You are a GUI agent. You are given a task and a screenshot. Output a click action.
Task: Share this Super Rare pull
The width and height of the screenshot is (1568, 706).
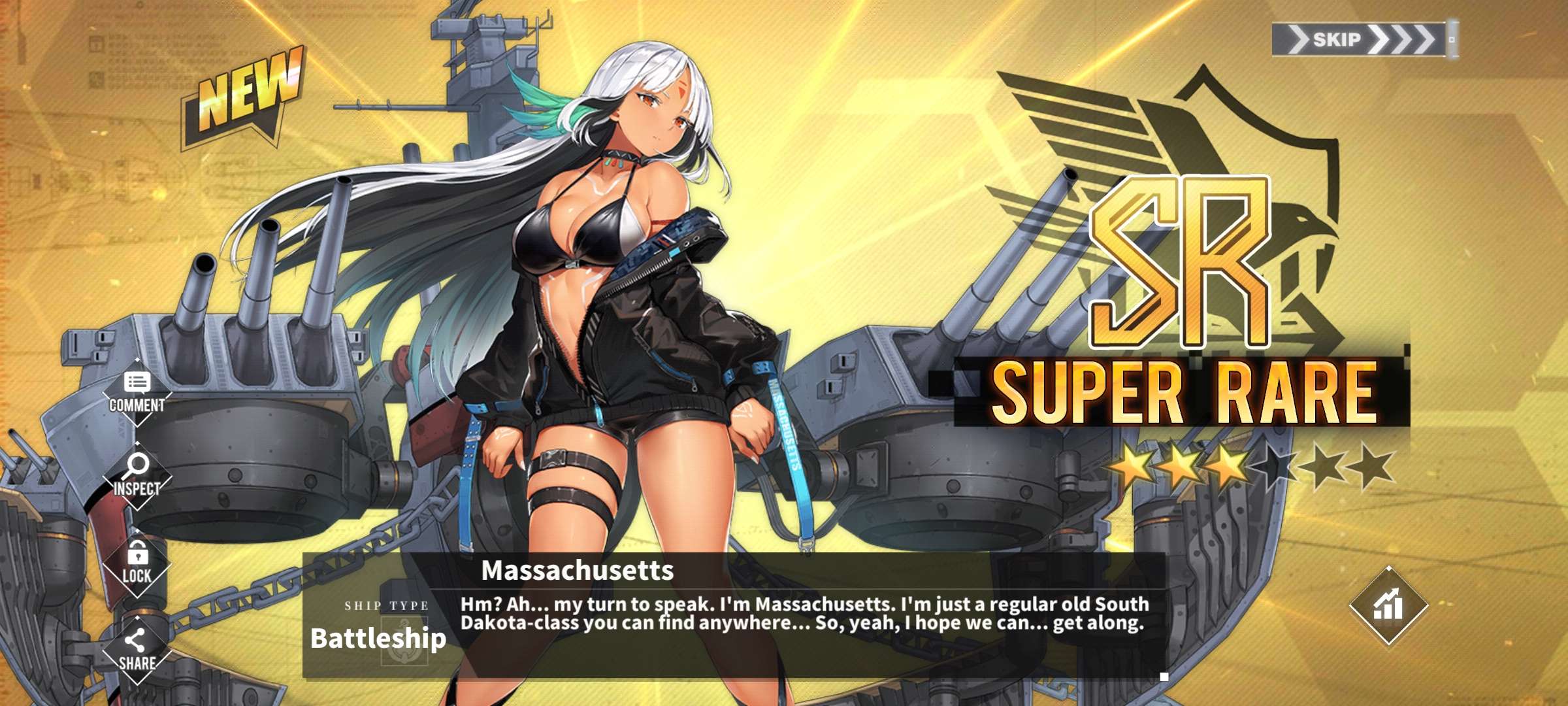point(137,650)
